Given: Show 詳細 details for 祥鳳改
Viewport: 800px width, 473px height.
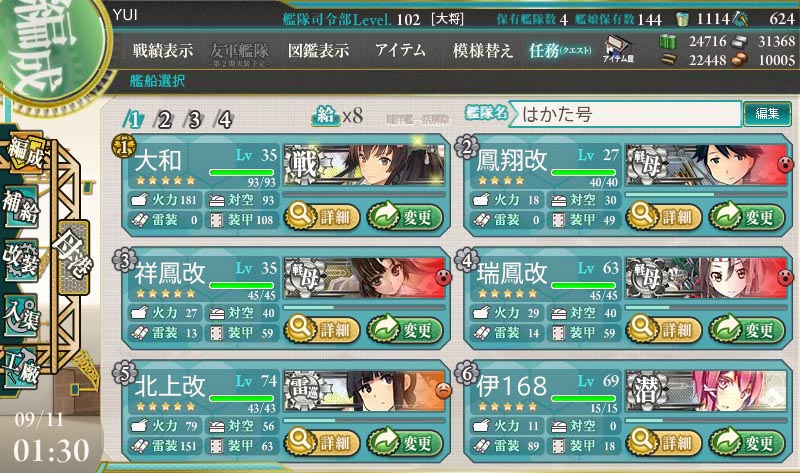Looking at the screenshot, I should coord(320,328).
